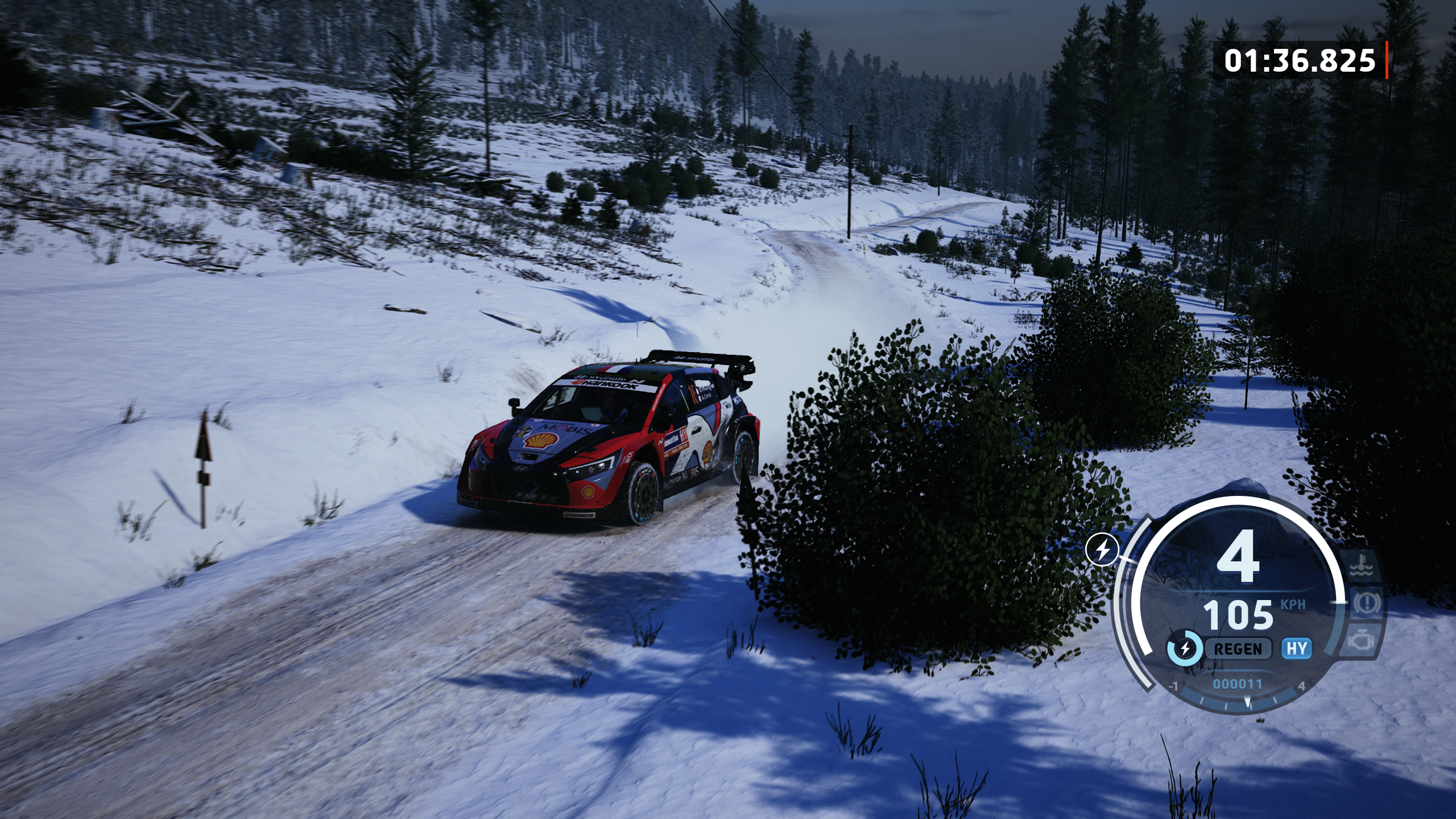Toggle the blue HY hybrid badge

click(x=1296, y=648)
